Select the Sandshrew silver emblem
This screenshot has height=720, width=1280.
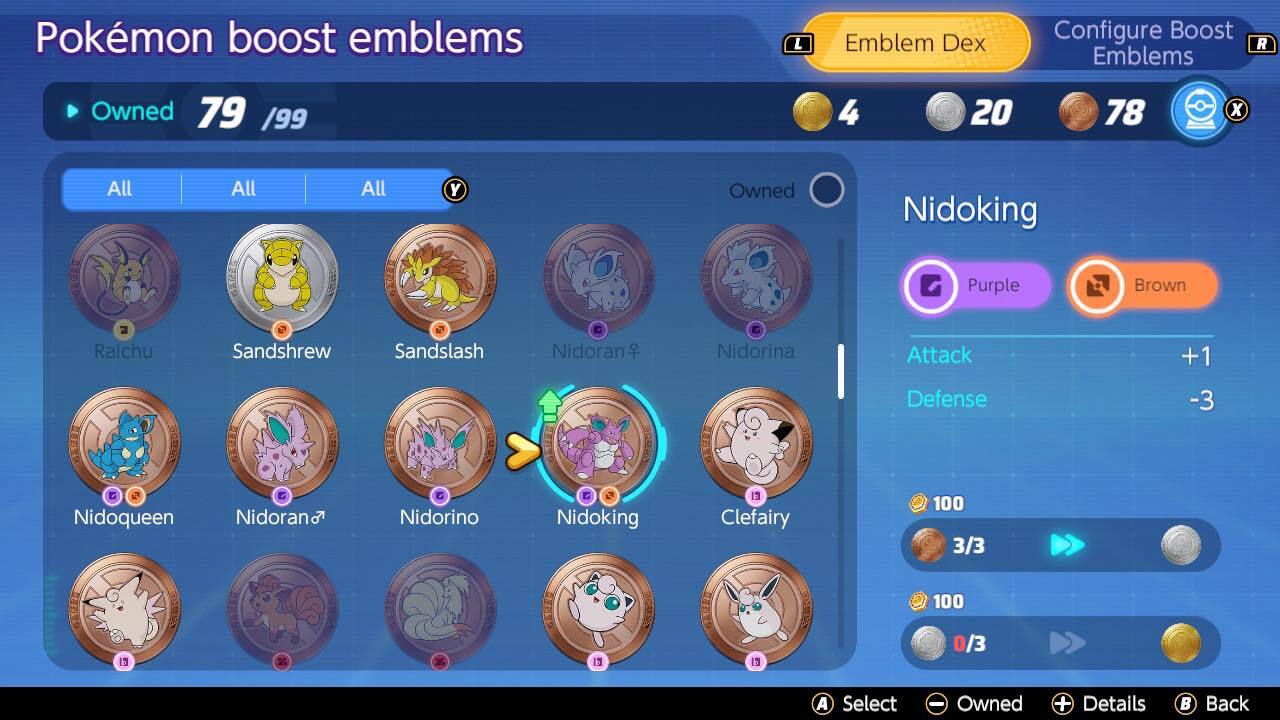[282, 278]
